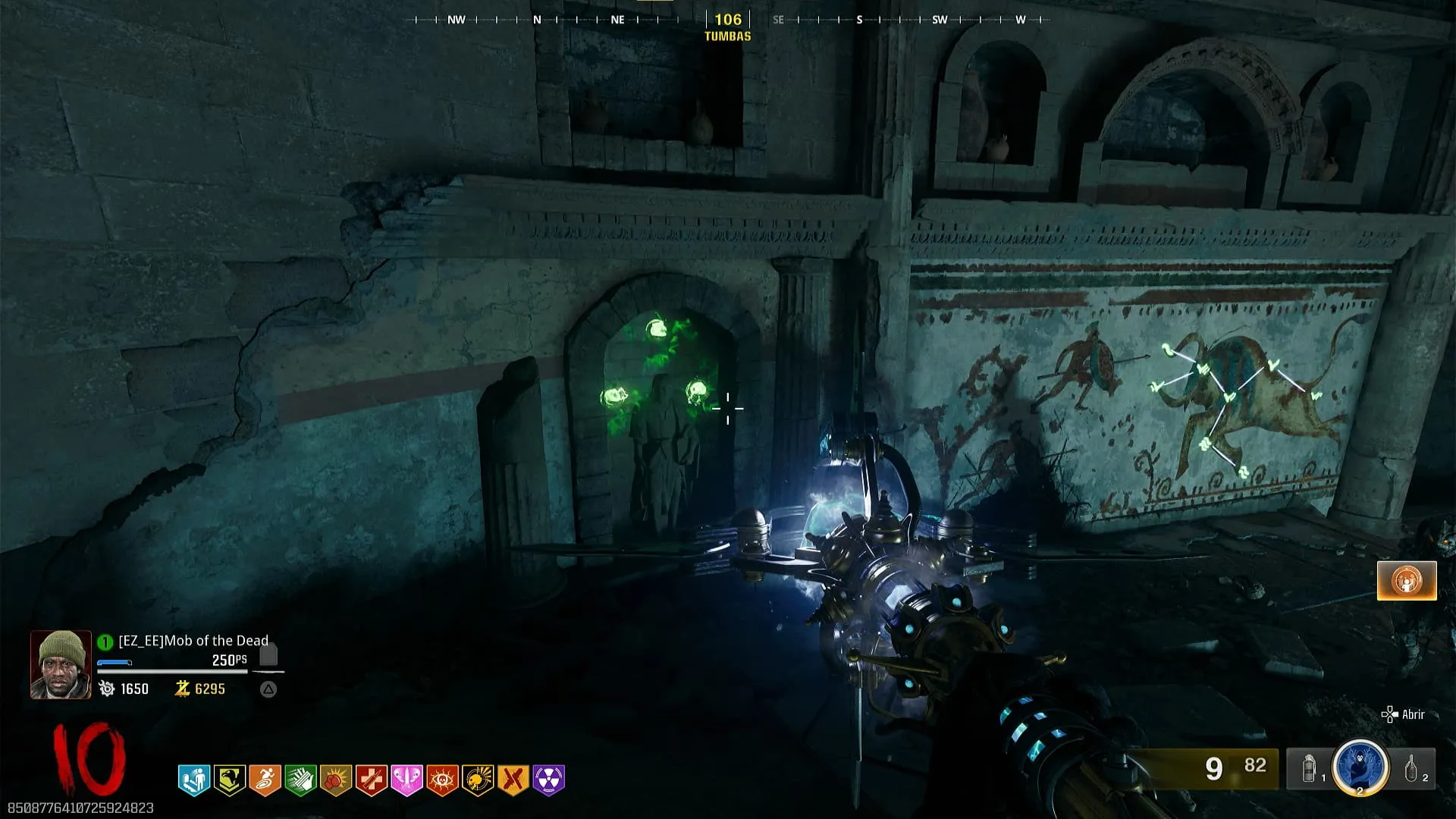Activate the blue hooded reaper field upgrade
The width and height of the screenshot is (1456, 819).
click(1360, 768)
